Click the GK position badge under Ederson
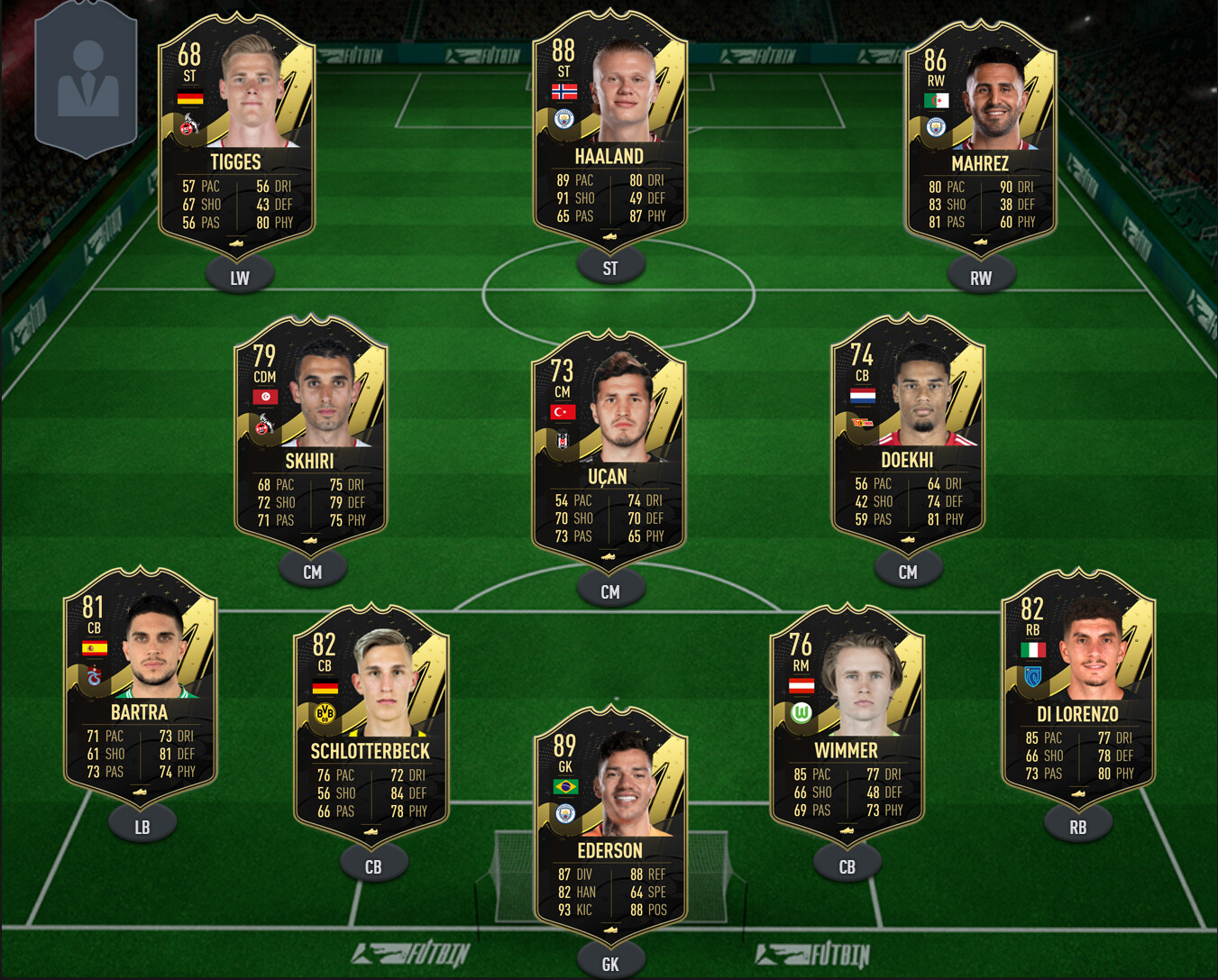Screen dimensions: 1218x980 (610, 963)
